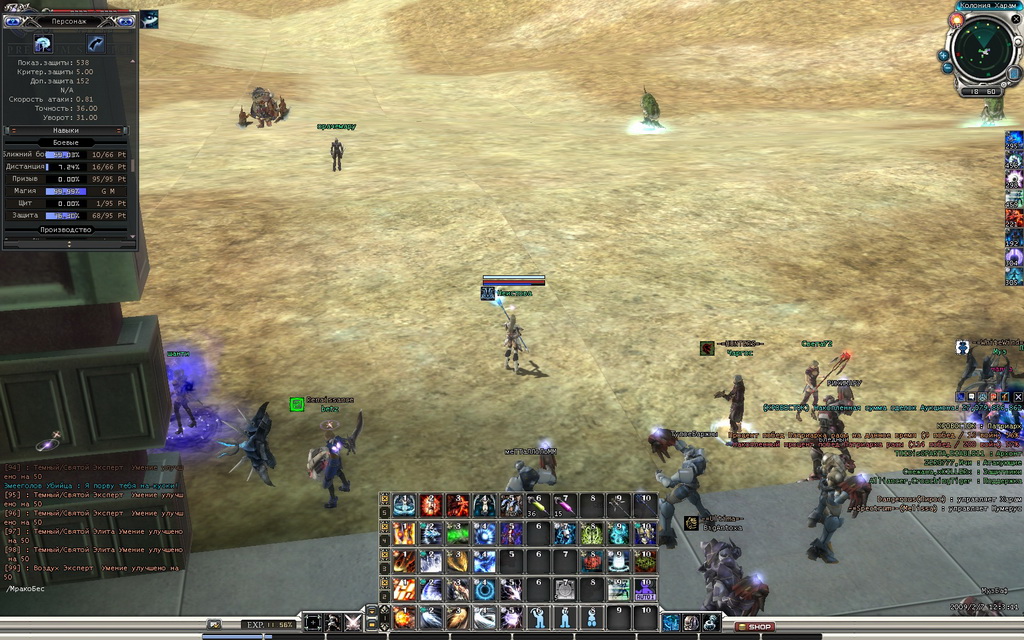Activate the blue ring skill icon
The height and width of the screenshot is (640, 1024).
tap(484, 590)
